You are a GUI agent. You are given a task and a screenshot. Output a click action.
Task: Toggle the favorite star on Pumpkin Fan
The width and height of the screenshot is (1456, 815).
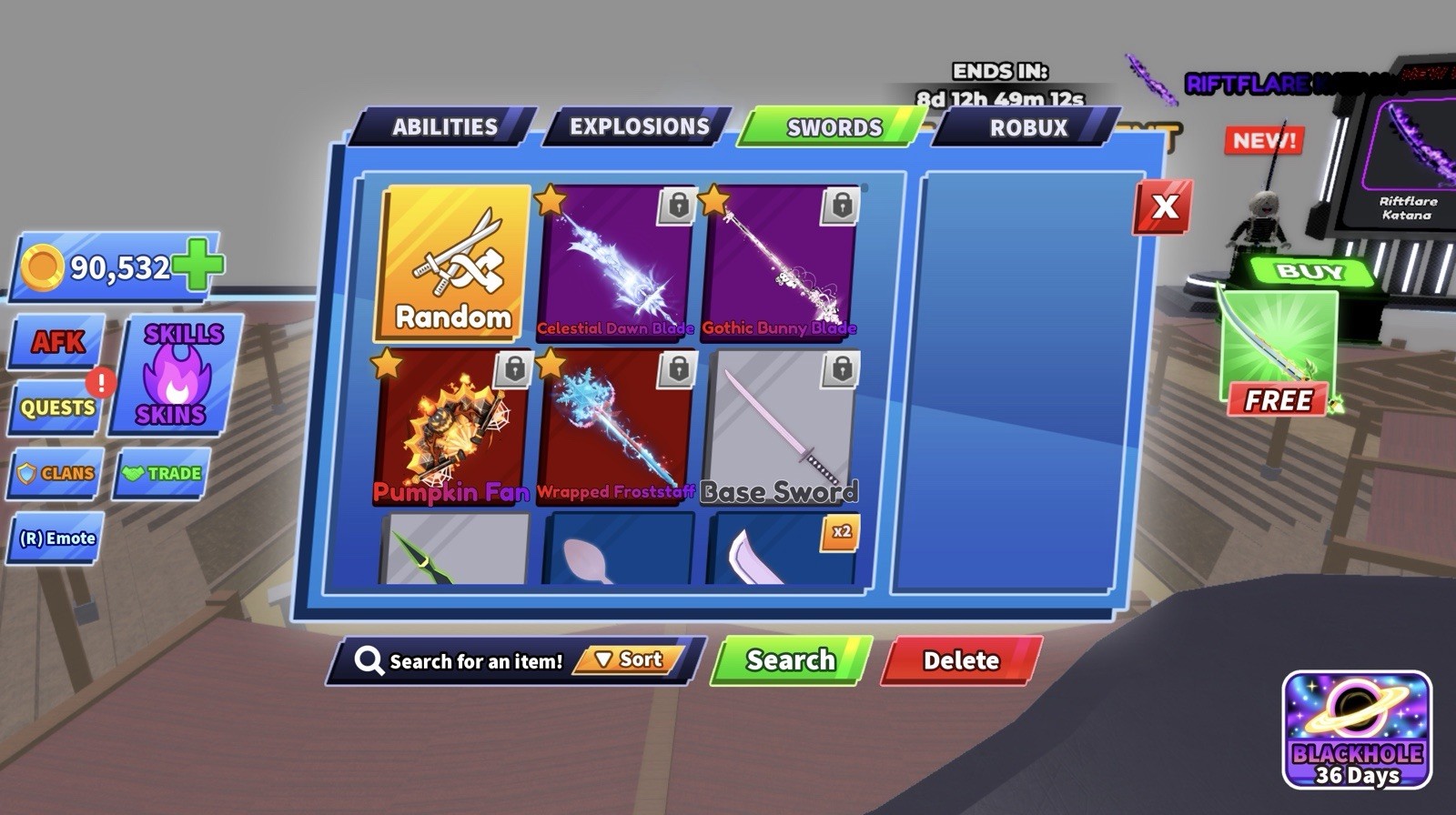coord(387,365)
